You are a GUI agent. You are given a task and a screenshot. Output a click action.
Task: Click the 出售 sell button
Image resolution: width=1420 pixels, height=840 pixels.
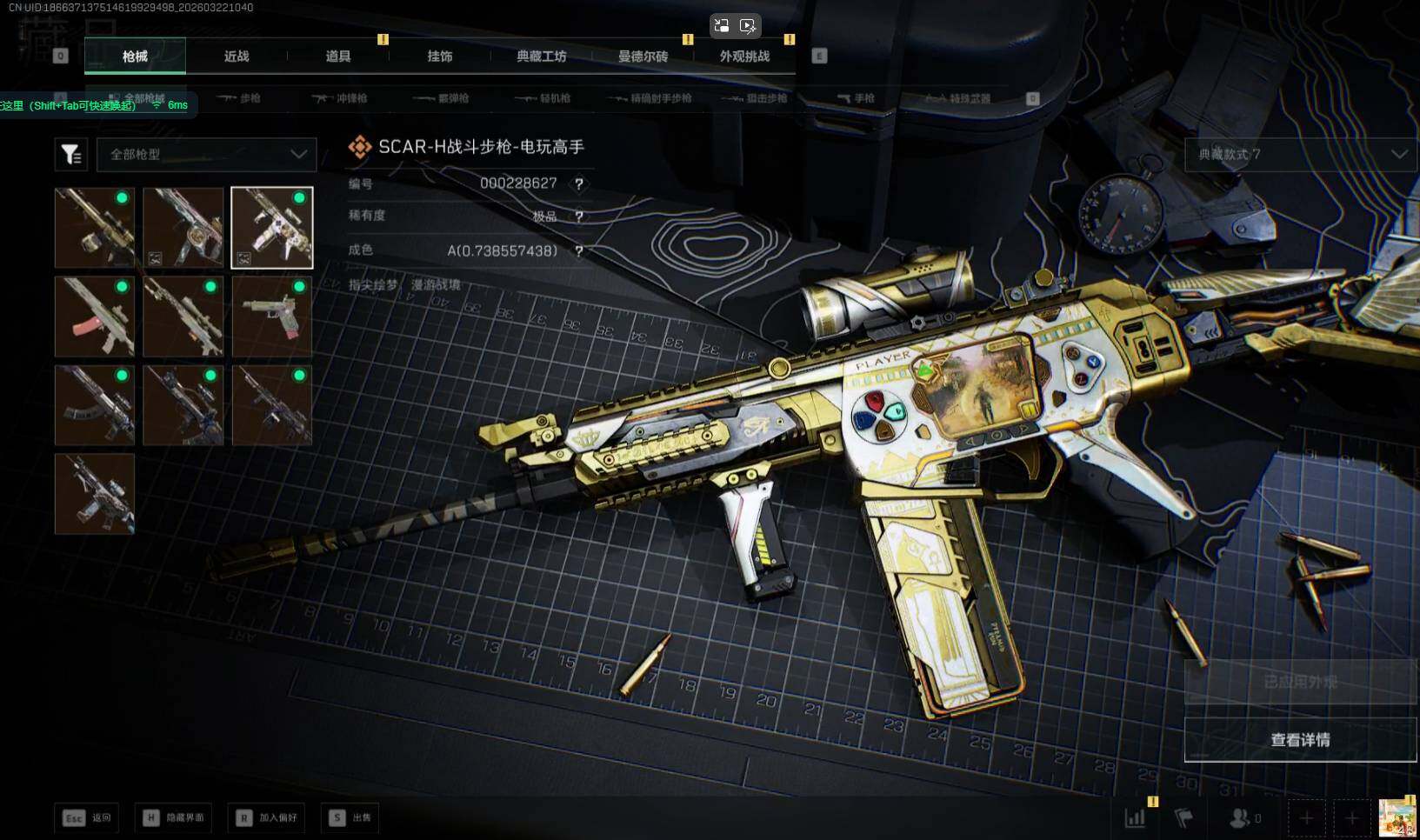351,817
